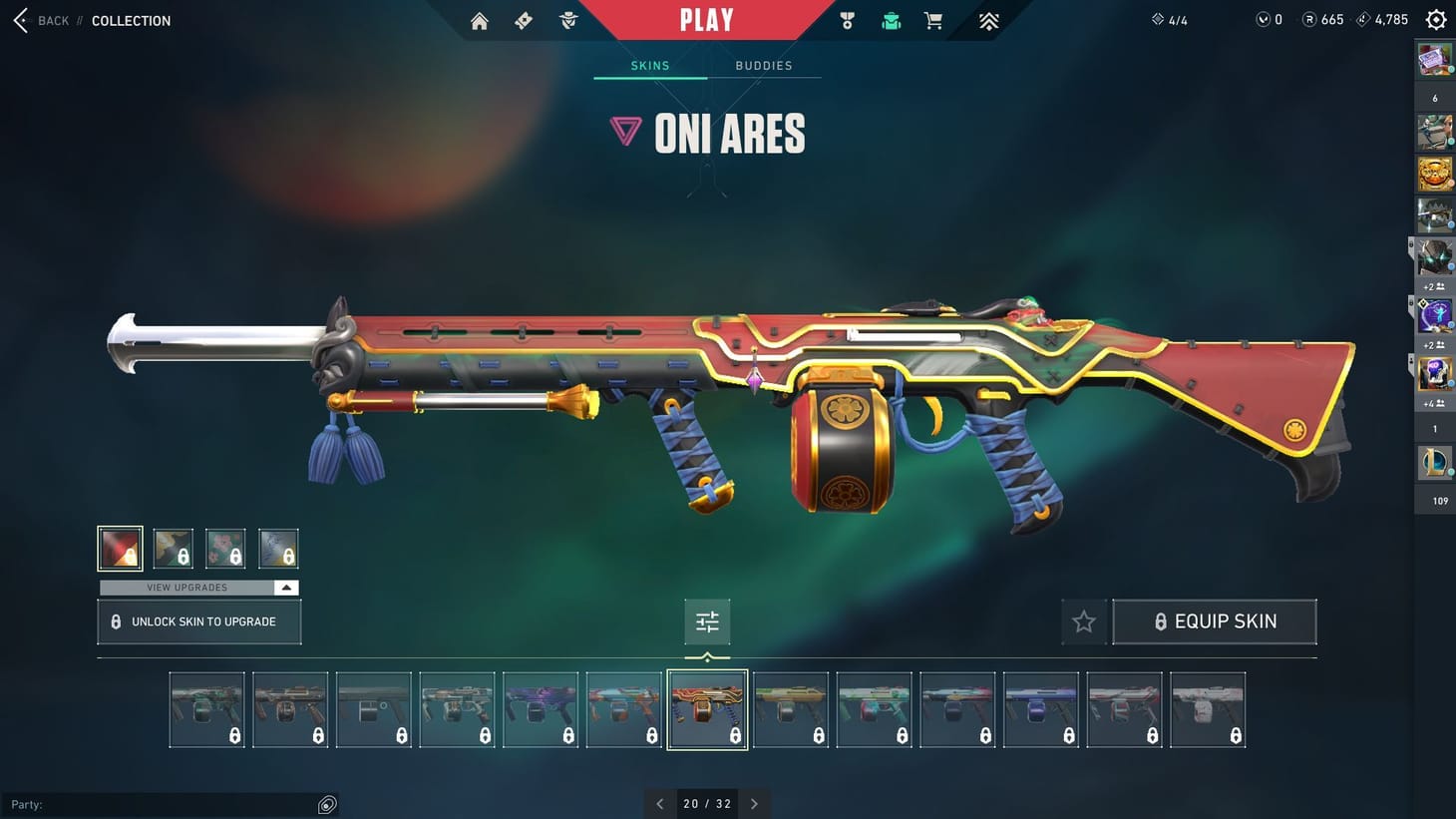Select the Oni Ares thumbnail in the bottom carousel
This screenshot has width=1456, height=819.
coord(707,709)
